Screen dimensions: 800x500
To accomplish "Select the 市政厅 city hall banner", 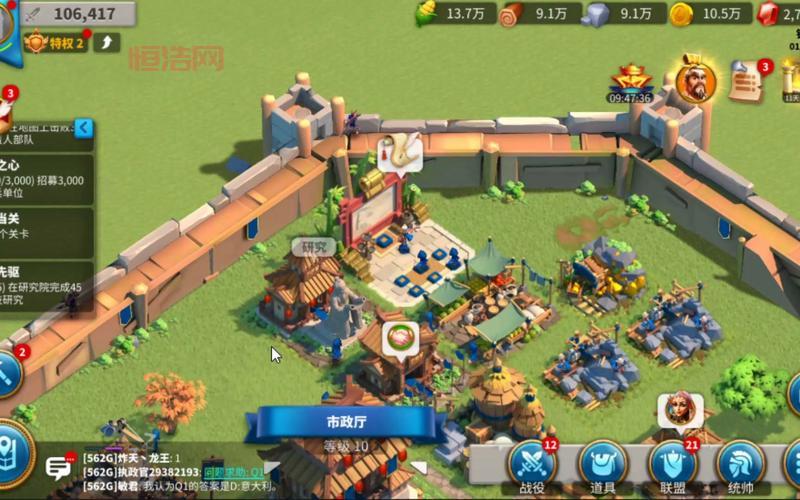I will 346,422.
